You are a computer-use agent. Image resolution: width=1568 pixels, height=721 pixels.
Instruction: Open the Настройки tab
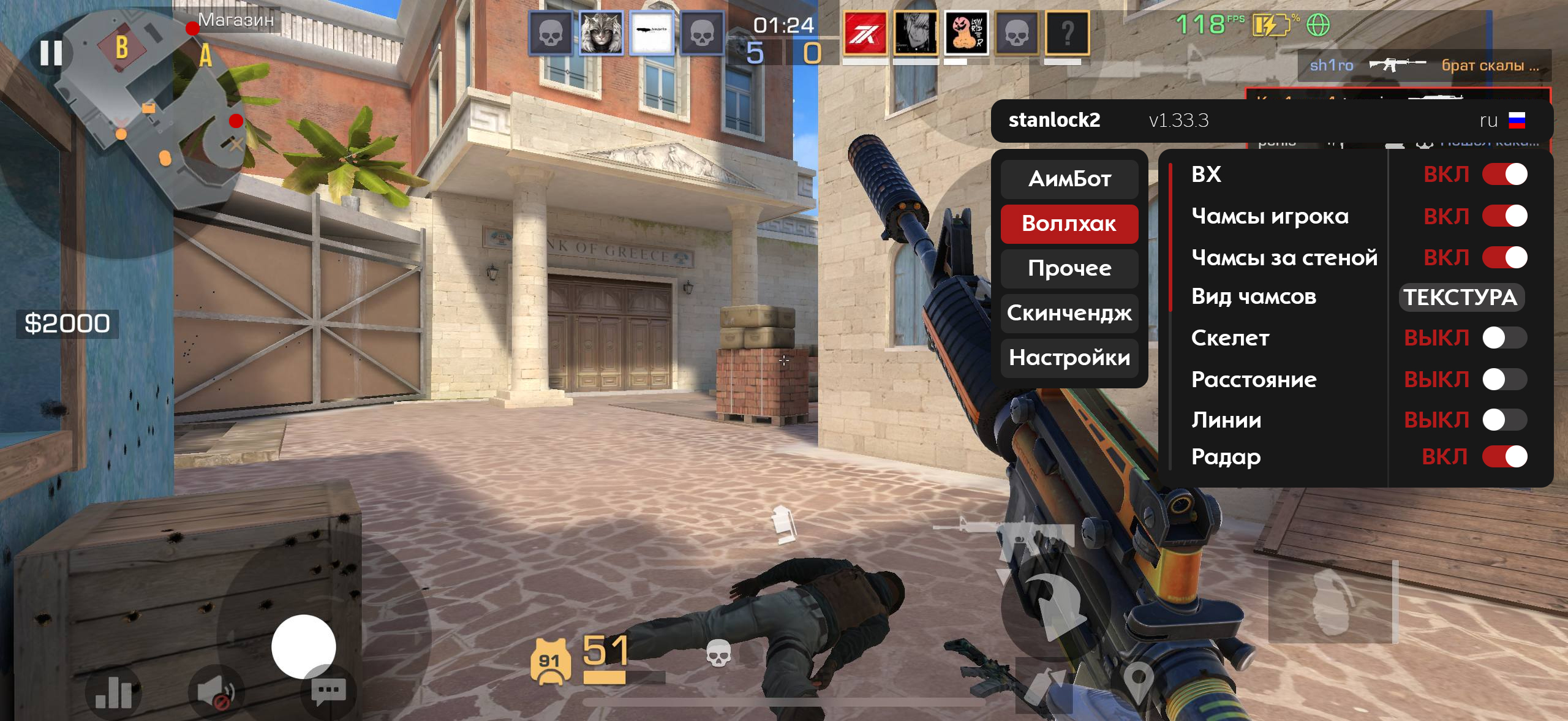point(1069,358)
